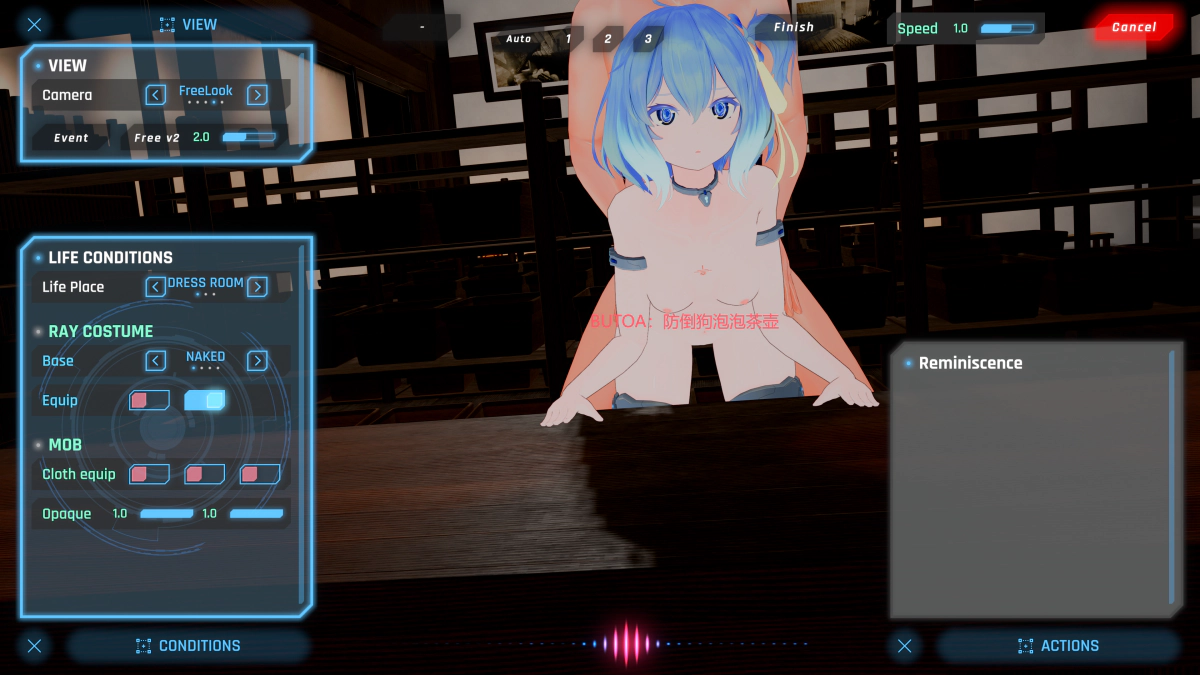Open the VIEW panel header
Viewport: 1200px width, 675px height.
188,24
